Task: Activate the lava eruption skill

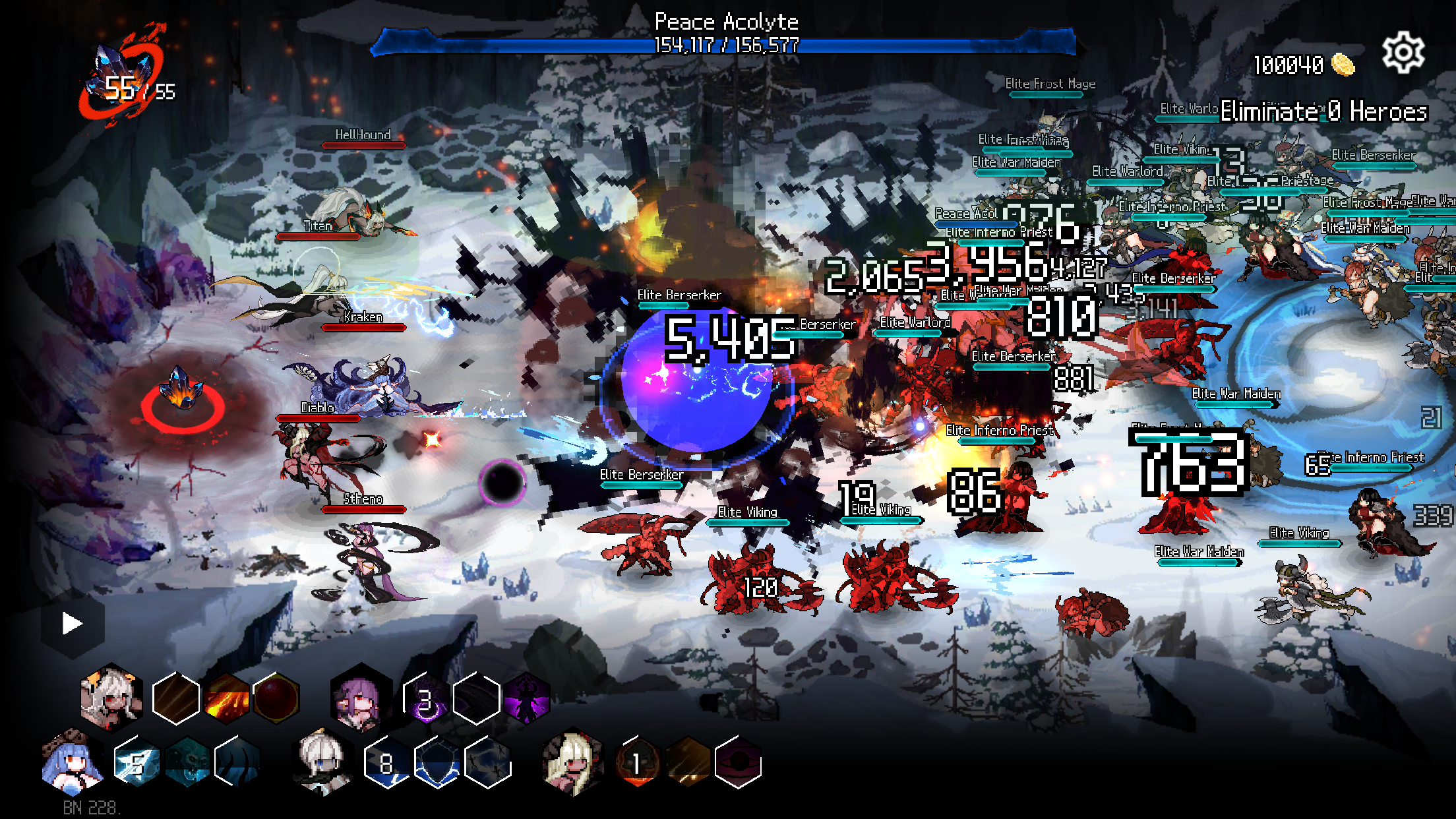Action: 226,698
